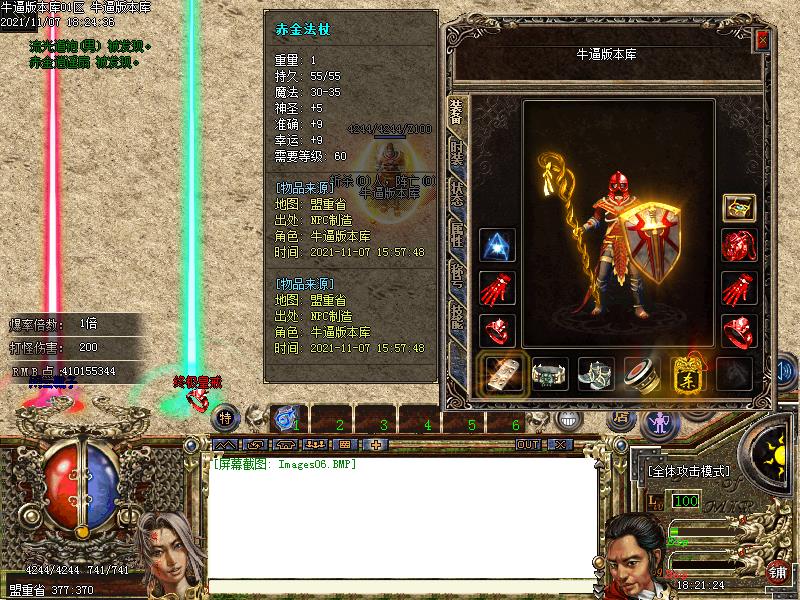Viewport: 800px width, 600px height.
Task: Use the blue item in hotbar slot 1
Action: (287, 415)
